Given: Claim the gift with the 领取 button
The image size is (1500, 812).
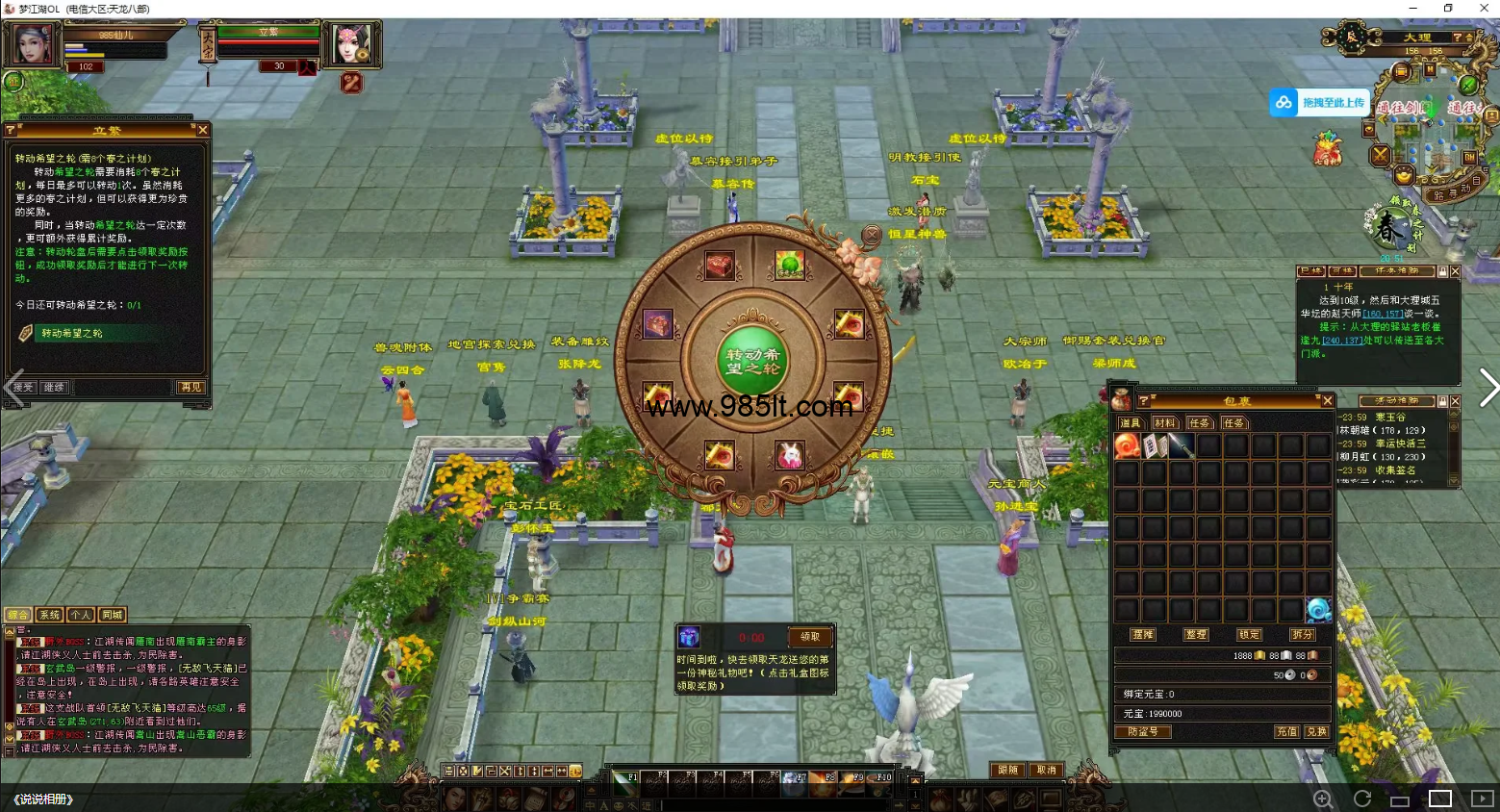Looking at the screenshot, I should [810, 637].
